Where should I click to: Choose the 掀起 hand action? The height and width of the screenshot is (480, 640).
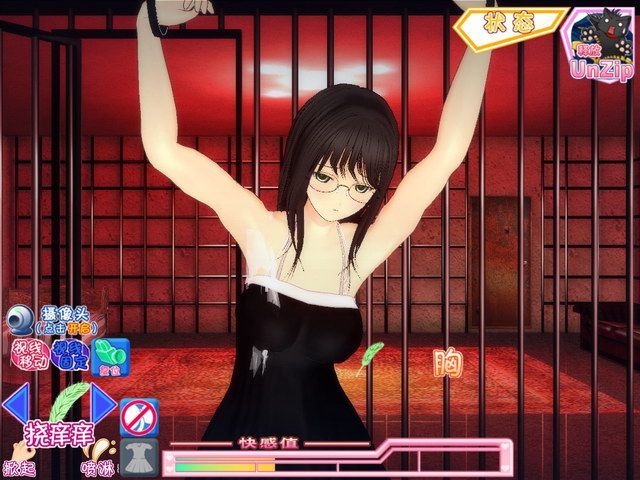click(19, 462)
